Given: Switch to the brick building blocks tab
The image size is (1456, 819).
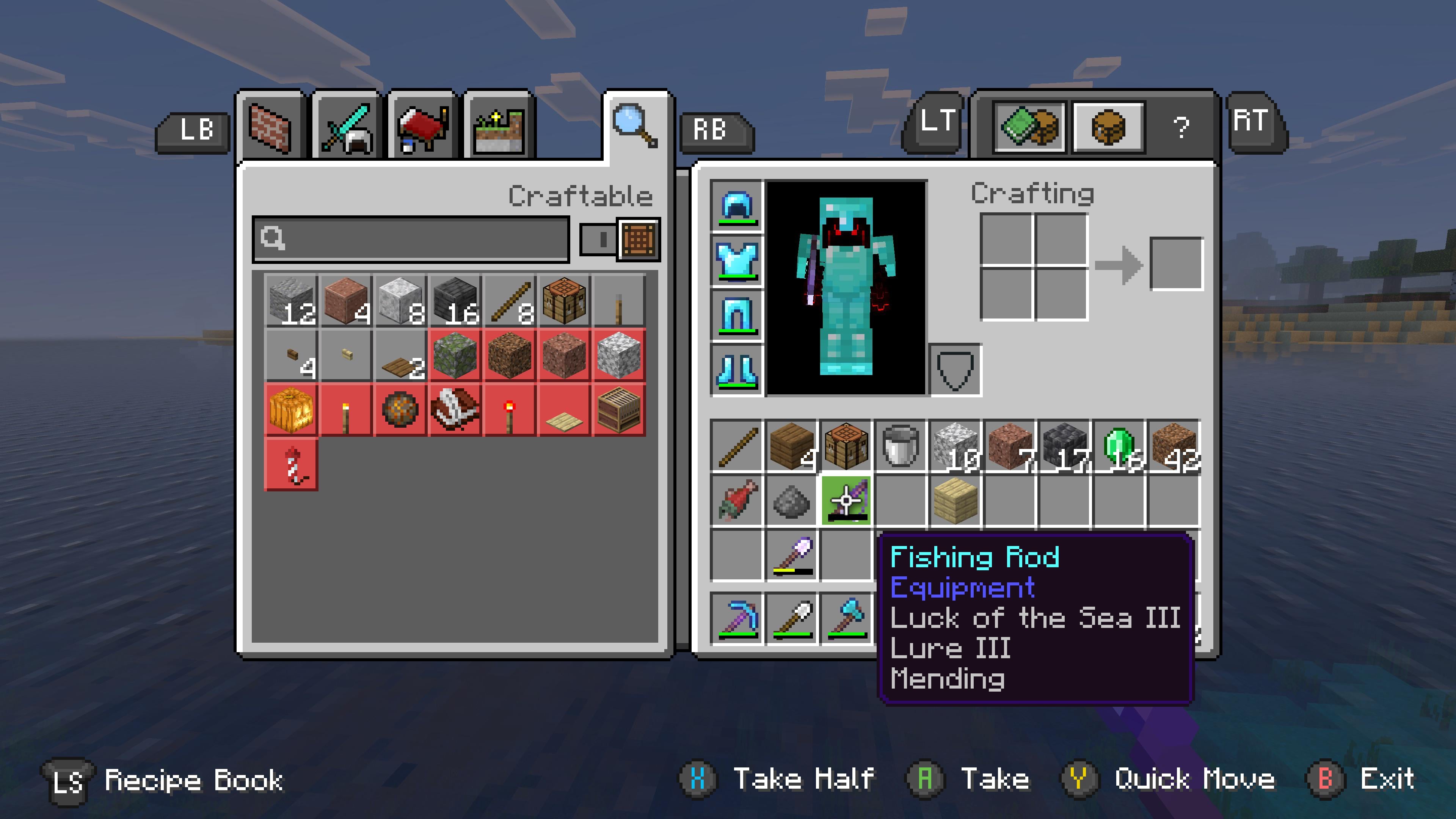Looking at the screenshot, I should 271,128.
